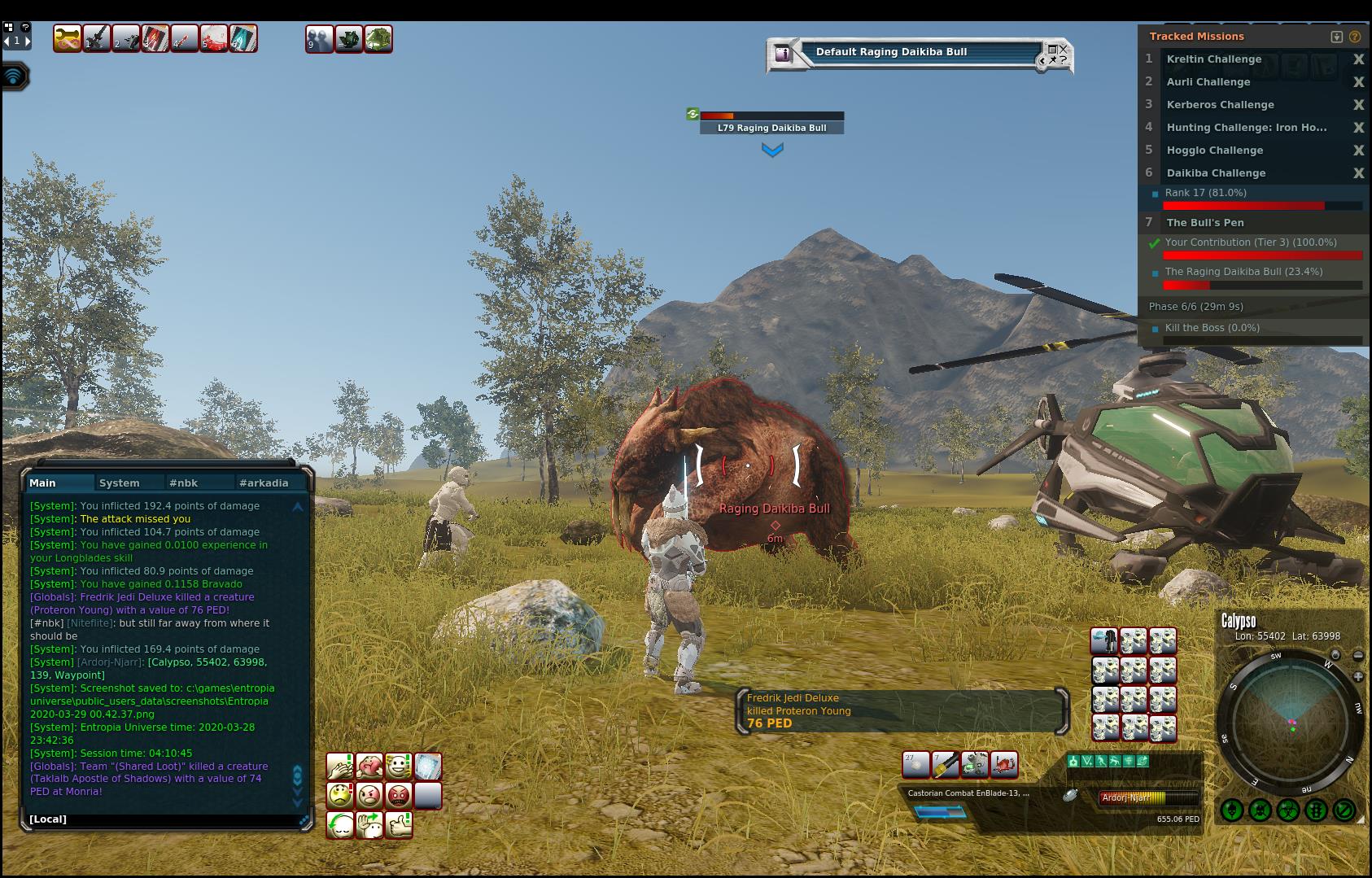Image resolution: width=1372 pixels, height=878 pixels.
Task: Stop tracking the Daikiba Challenge mission
Action: [1357, 173]
